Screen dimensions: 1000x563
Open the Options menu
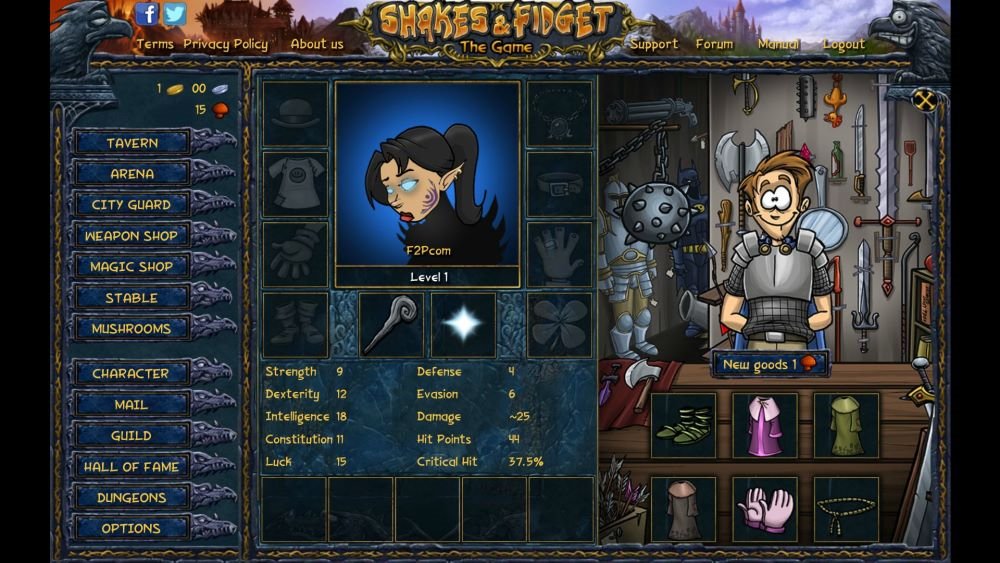(x=132, y=528)
